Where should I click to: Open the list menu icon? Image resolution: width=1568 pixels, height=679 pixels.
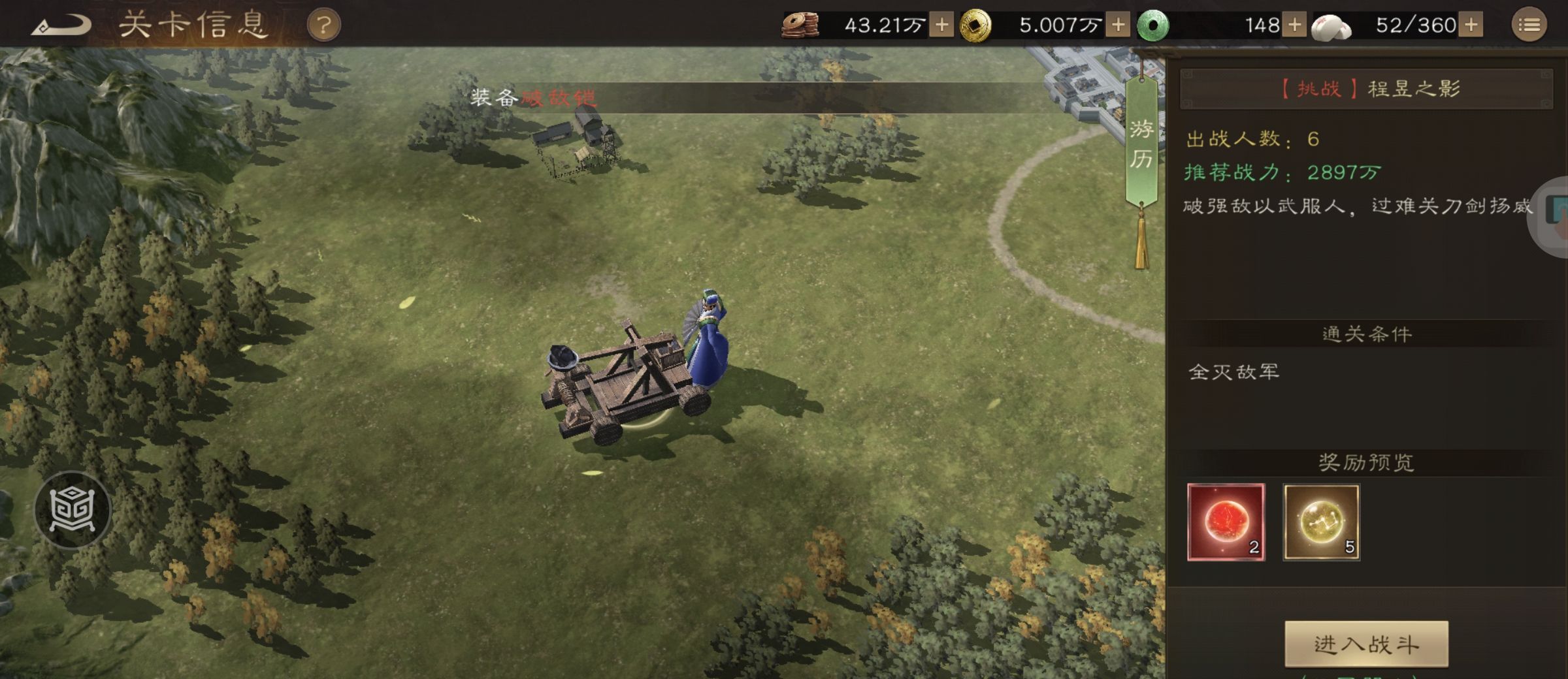1529,25
